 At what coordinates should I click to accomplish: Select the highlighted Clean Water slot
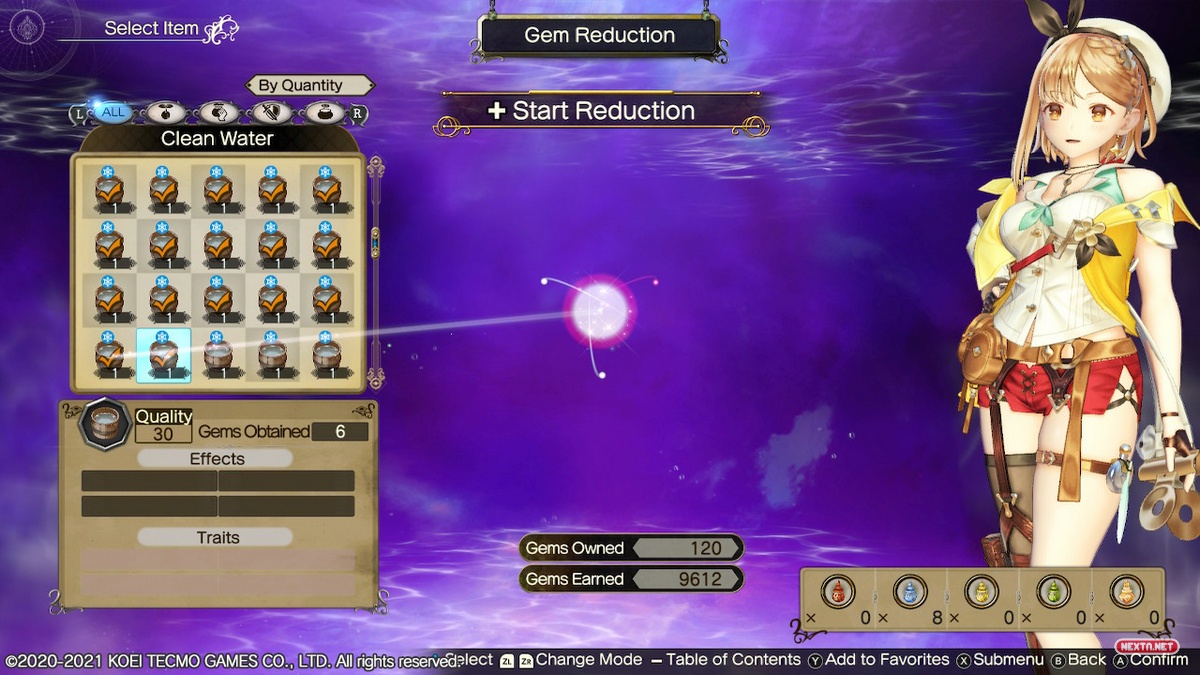(x=163, y=355)
